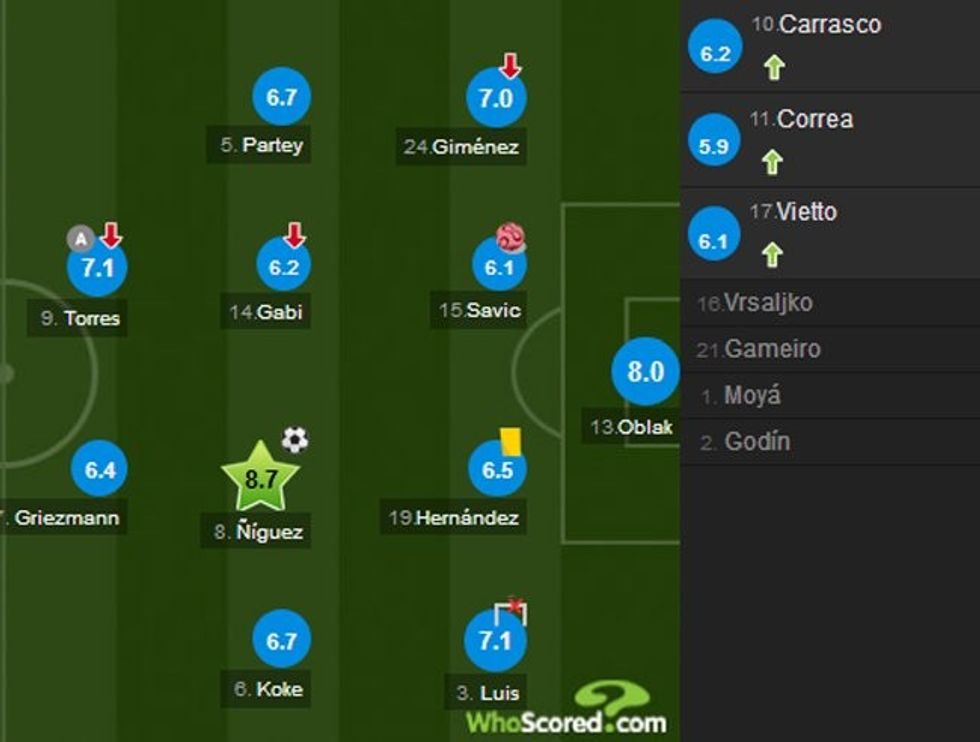Select Gabi's 6.2 rating bubble
Viewport: 980px width, 742px height.
(282, 267)
